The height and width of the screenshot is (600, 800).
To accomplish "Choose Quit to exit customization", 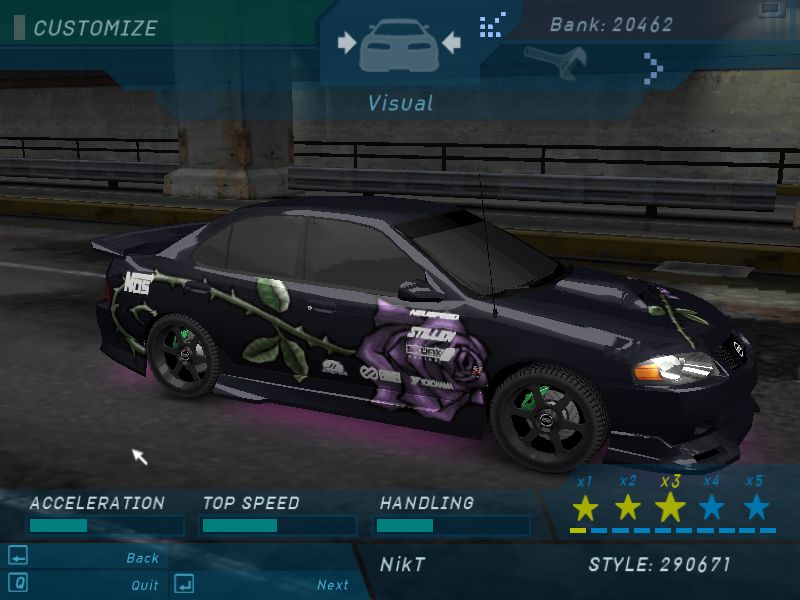I will click(144, 585).
